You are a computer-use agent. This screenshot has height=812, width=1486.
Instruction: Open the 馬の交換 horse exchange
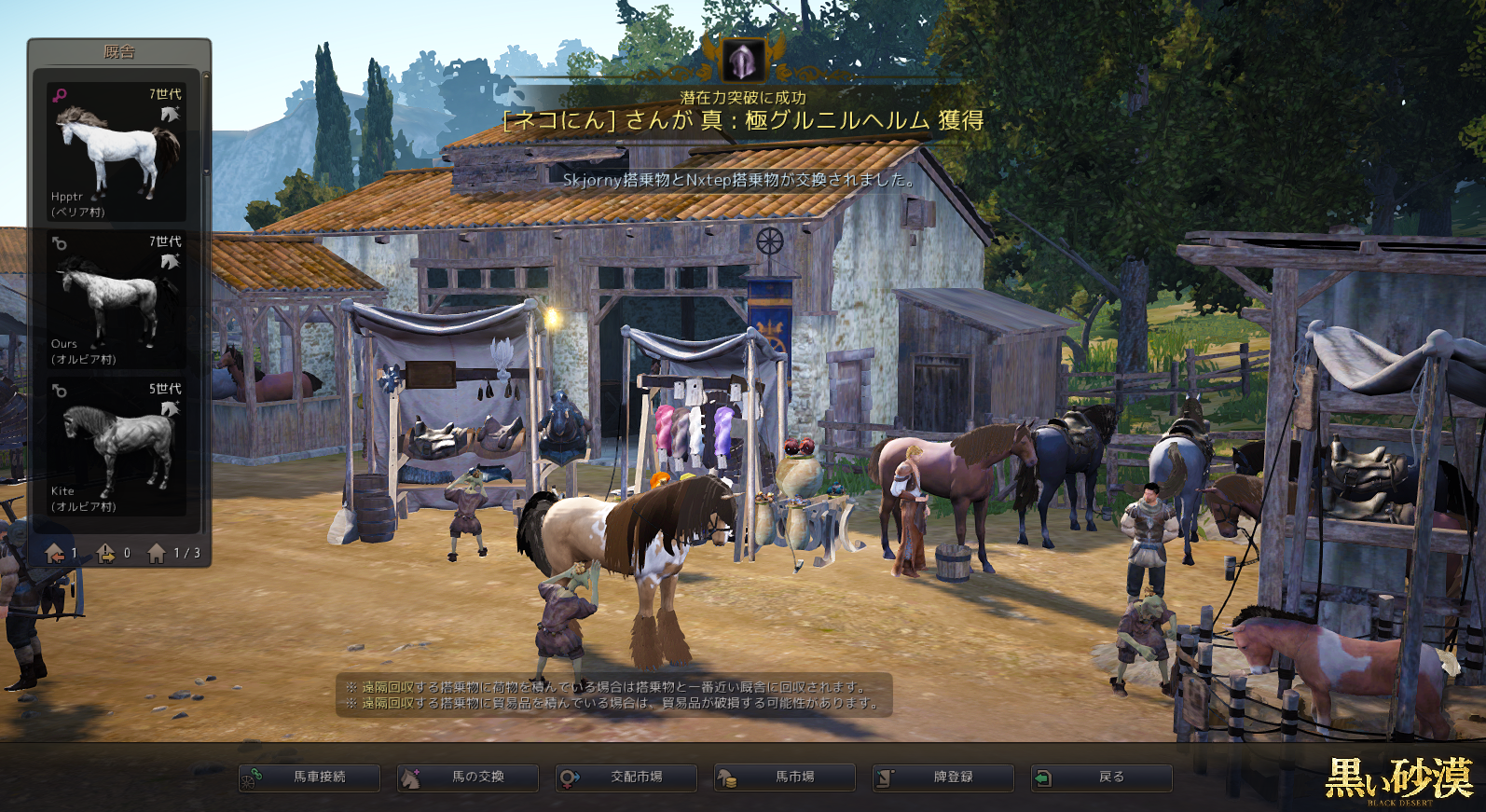click(468, 778)
